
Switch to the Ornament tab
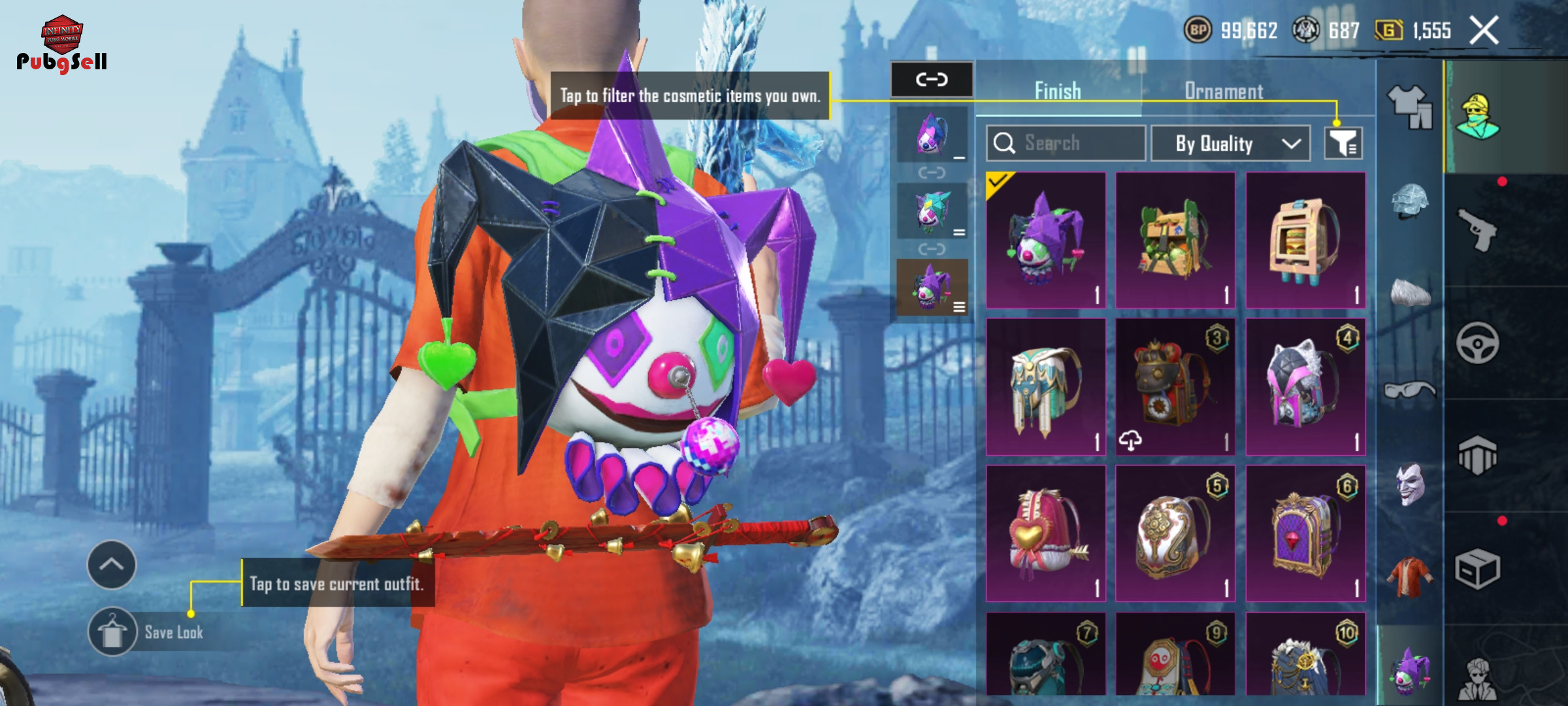pos(1224,92)
